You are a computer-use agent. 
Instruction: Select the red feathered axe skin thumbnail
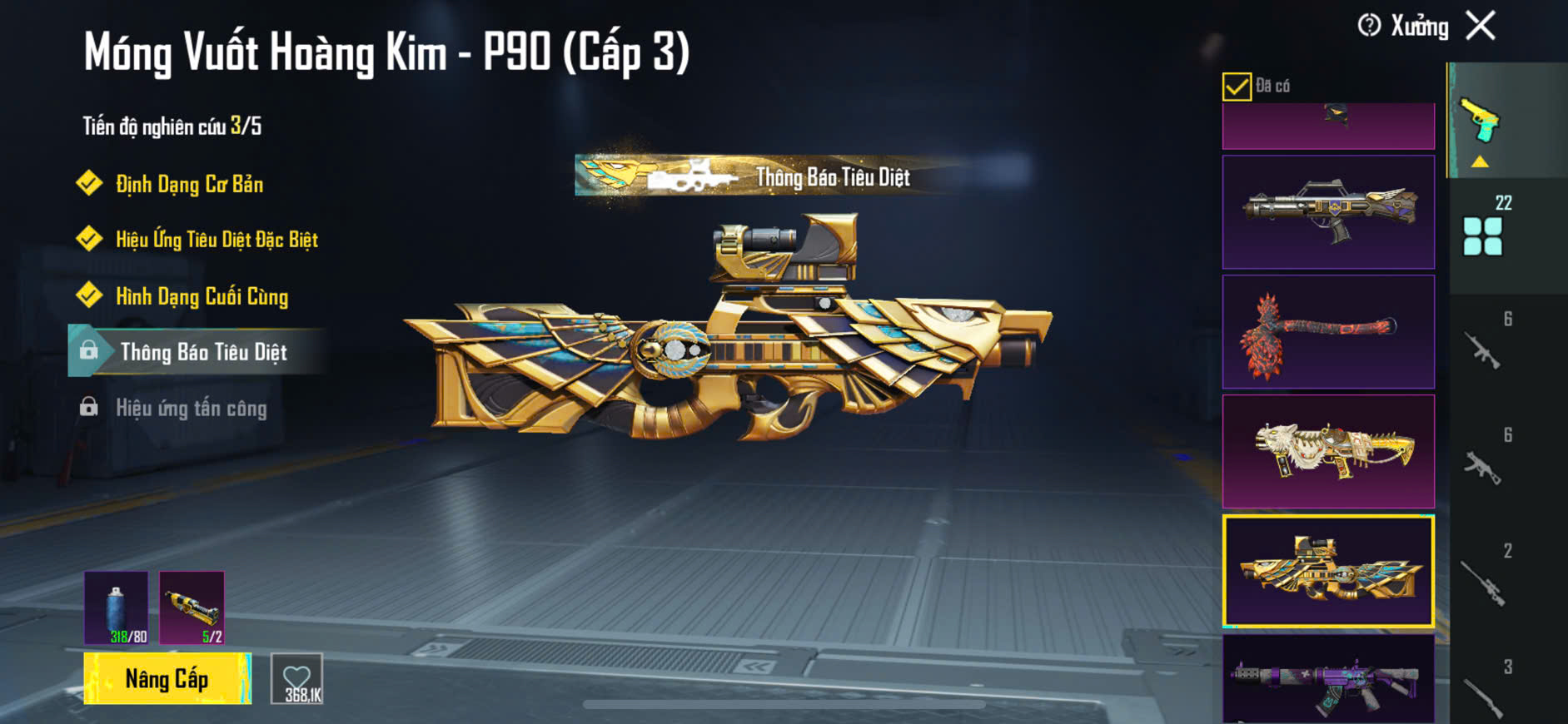pyautogui.click(x=1327, y=332)
